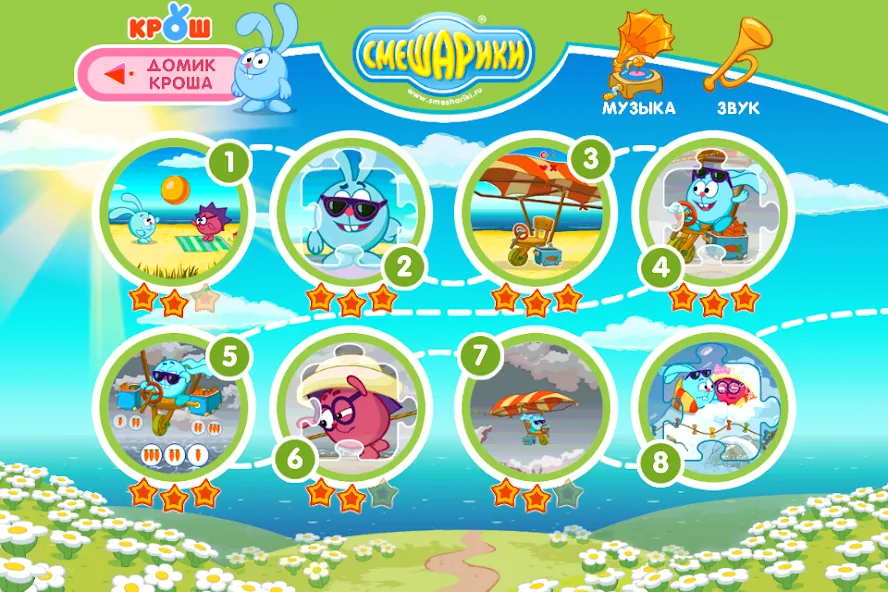Viewport: 888px width, 592px height.
Task: Play level 5 flying carrot crates
Action: (173, 408)
